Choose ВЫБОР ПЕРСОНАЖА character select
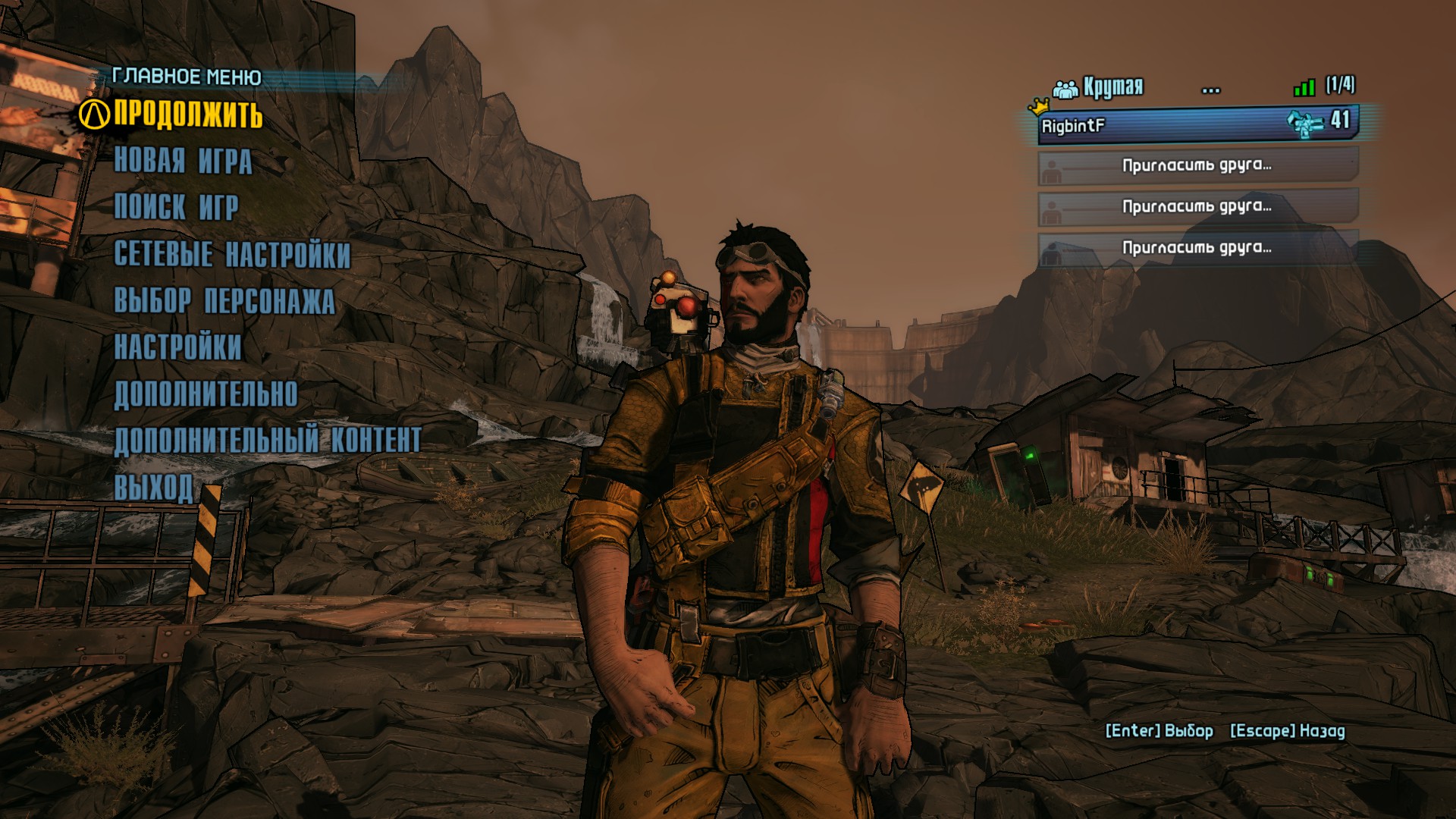The width and height of the screenshot is (1456, 819). click(224, 301)
